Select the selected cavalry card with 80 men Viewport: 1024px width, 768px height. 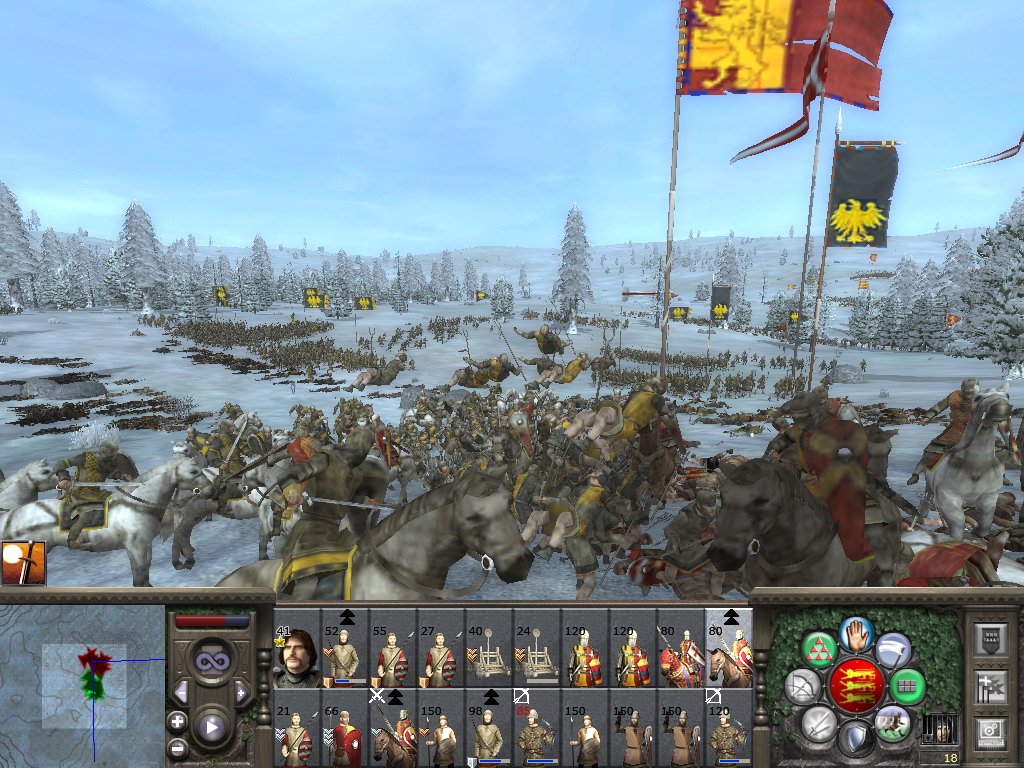[x=729, y=657]
